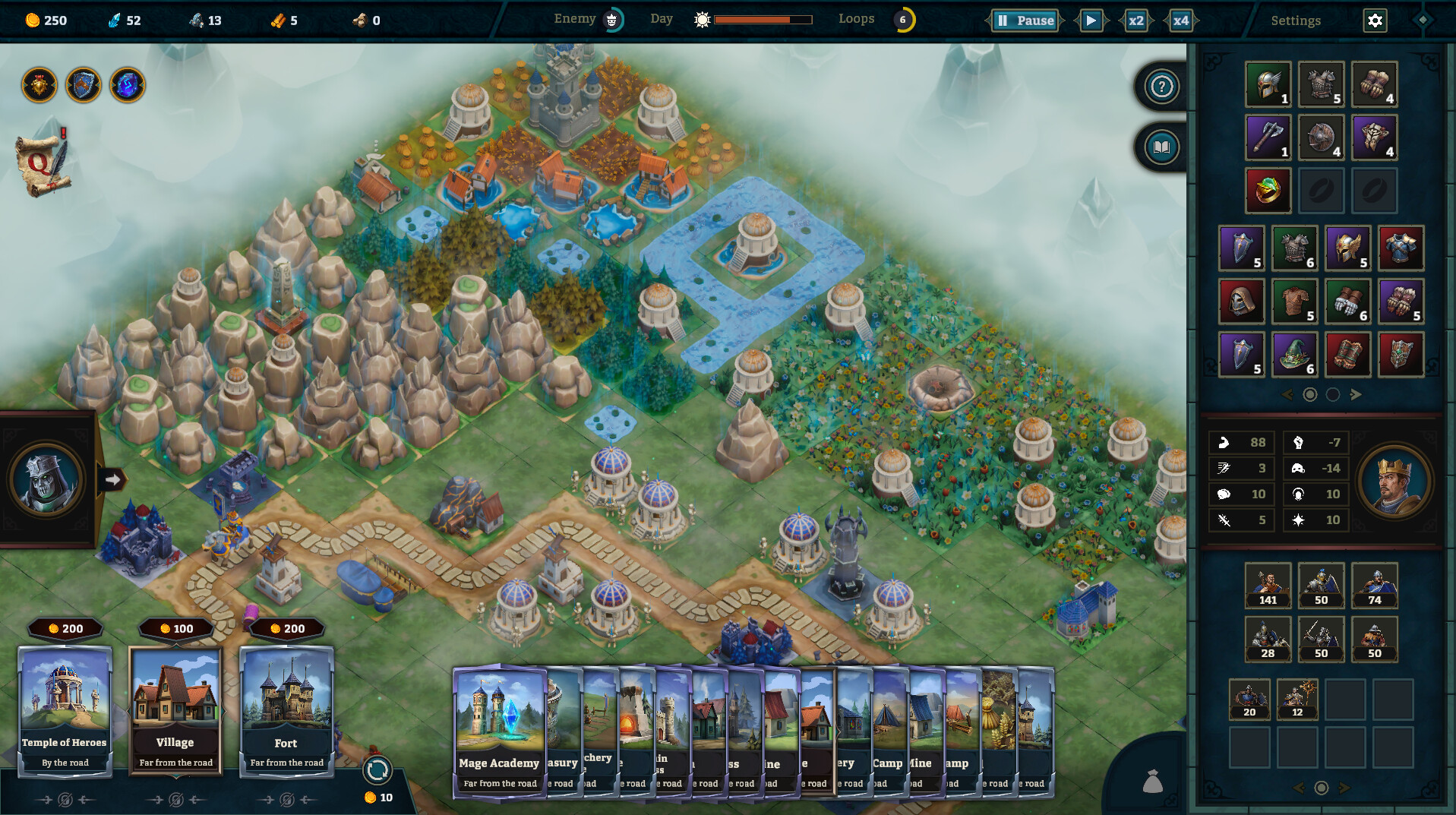Pause the game with the Pause button
The image size is (1456, 815).
(1024, 21)
